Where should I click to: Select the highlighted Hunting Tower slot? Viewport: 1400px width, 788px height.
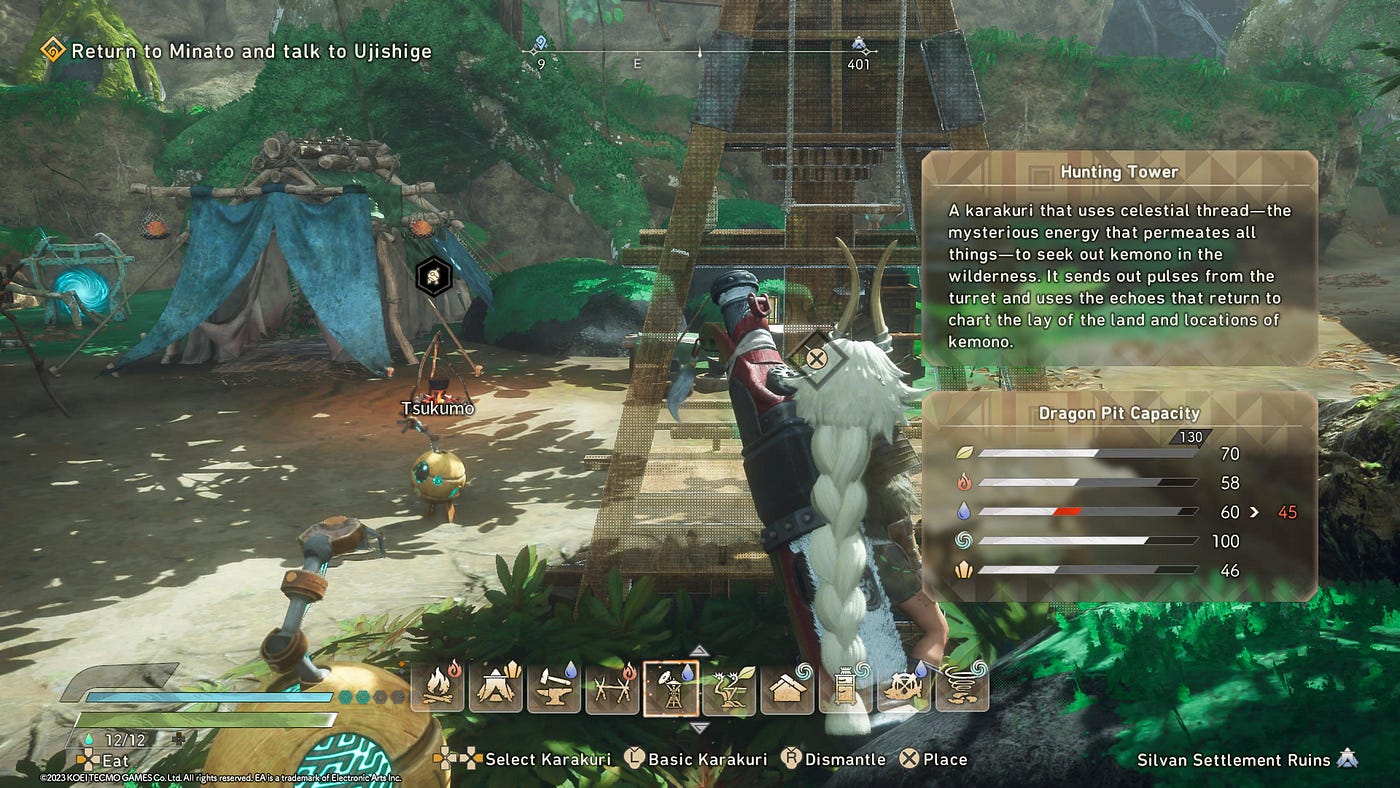pos(670,688)
